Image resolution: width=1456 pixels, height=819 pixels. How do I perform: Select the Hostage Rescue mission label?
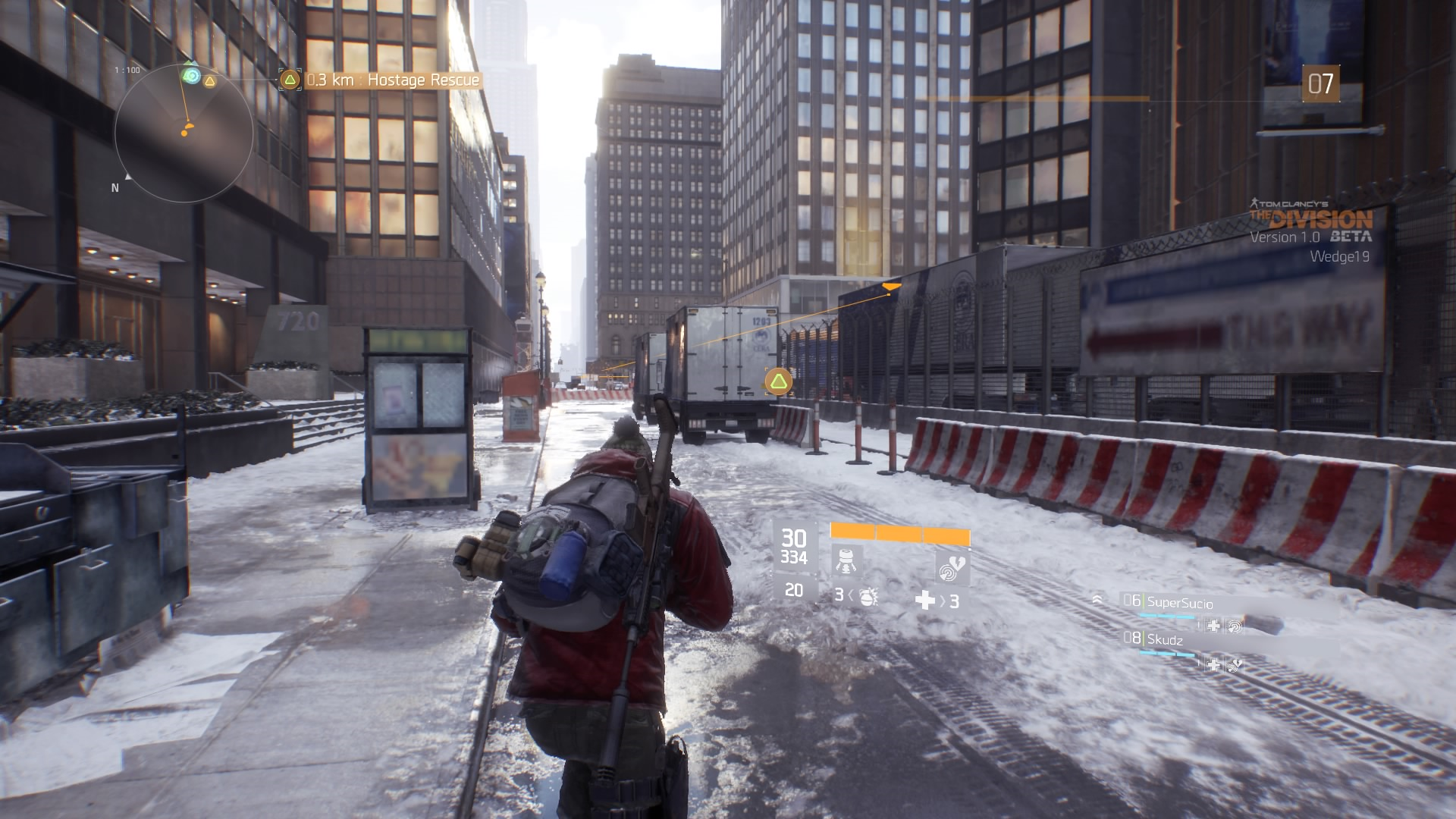pyautogui.click(x=422, y=78)
